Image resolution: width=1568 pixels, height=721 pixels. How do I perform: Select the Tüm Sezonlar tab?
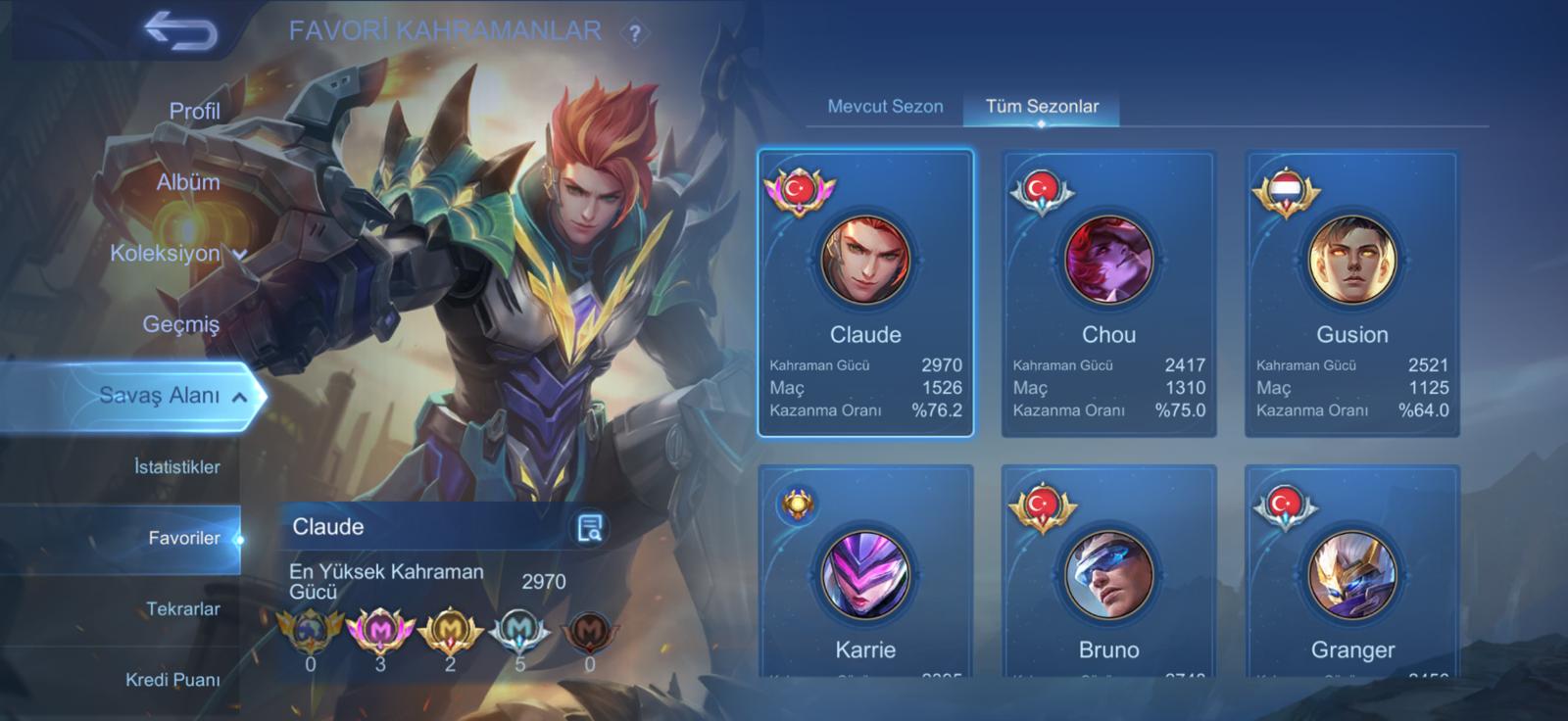pyautogui.click(x=1042, y=106)
